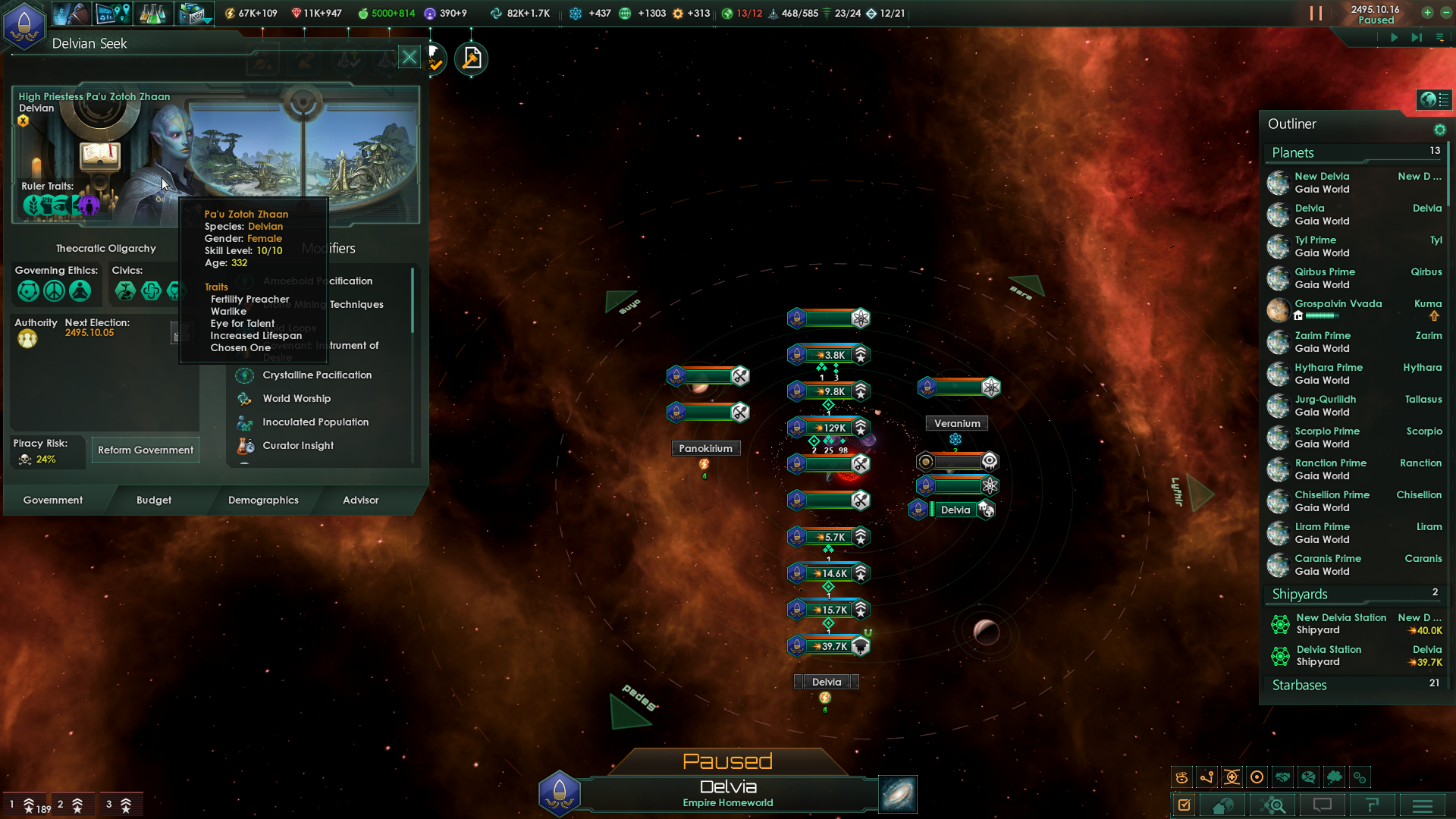
Task: Open the message log speech-bubble icon
Action: (x=1322, y=805)
